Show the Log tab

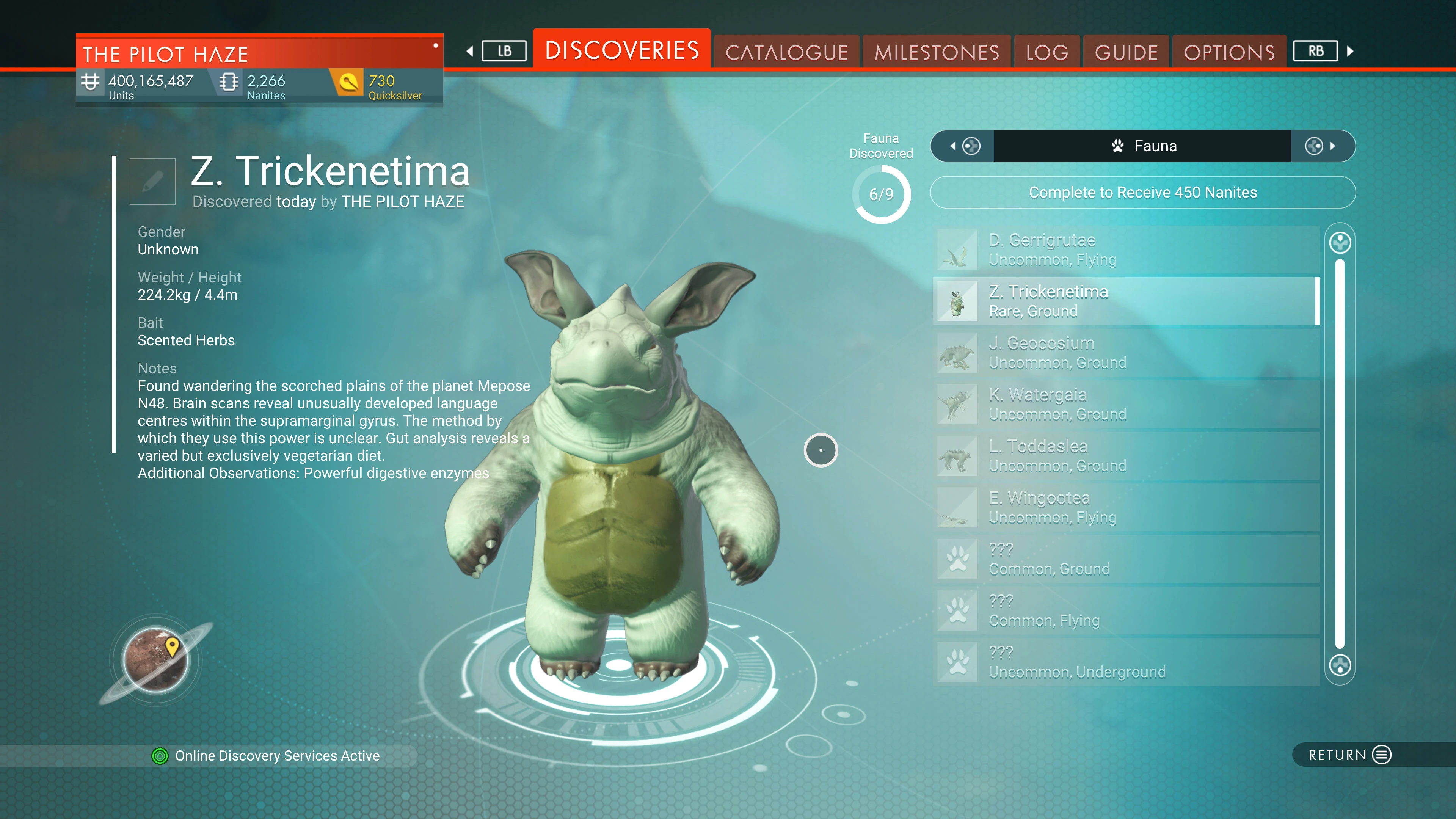click(1047, 53)
